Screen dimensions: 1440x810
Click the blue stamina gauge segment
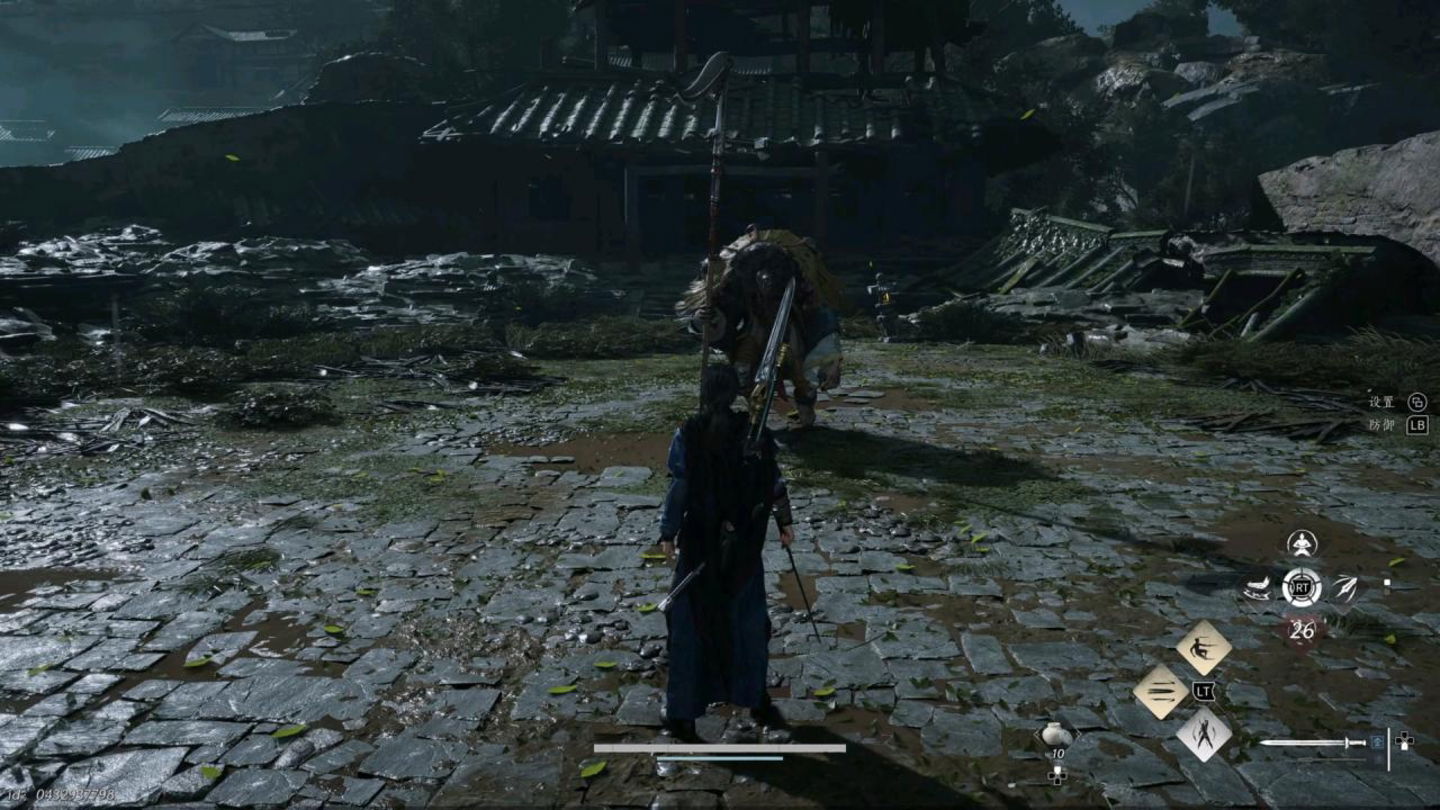720,758
